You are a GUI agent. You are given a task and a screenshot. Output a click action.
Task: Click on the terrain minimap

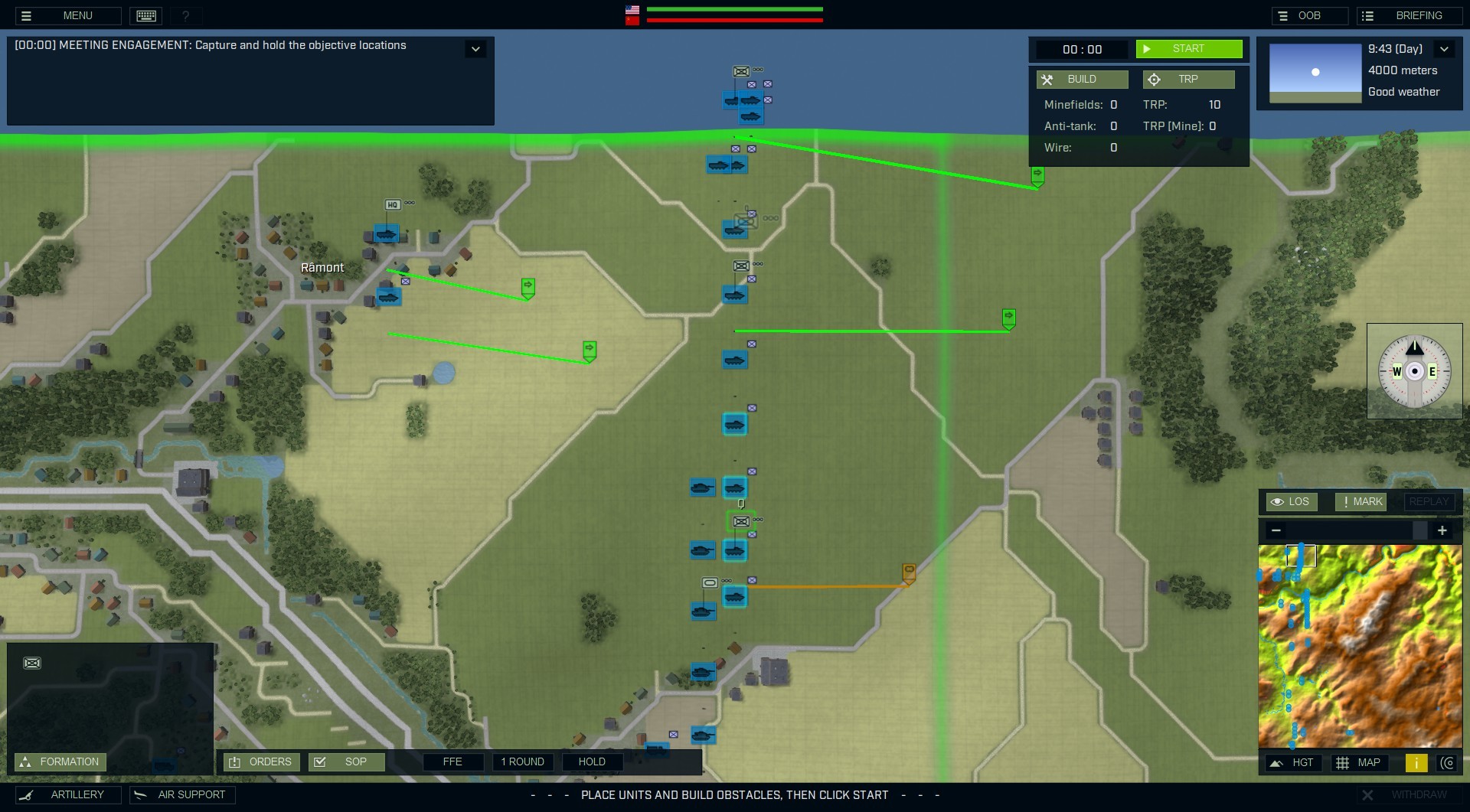coord(1360,646)
